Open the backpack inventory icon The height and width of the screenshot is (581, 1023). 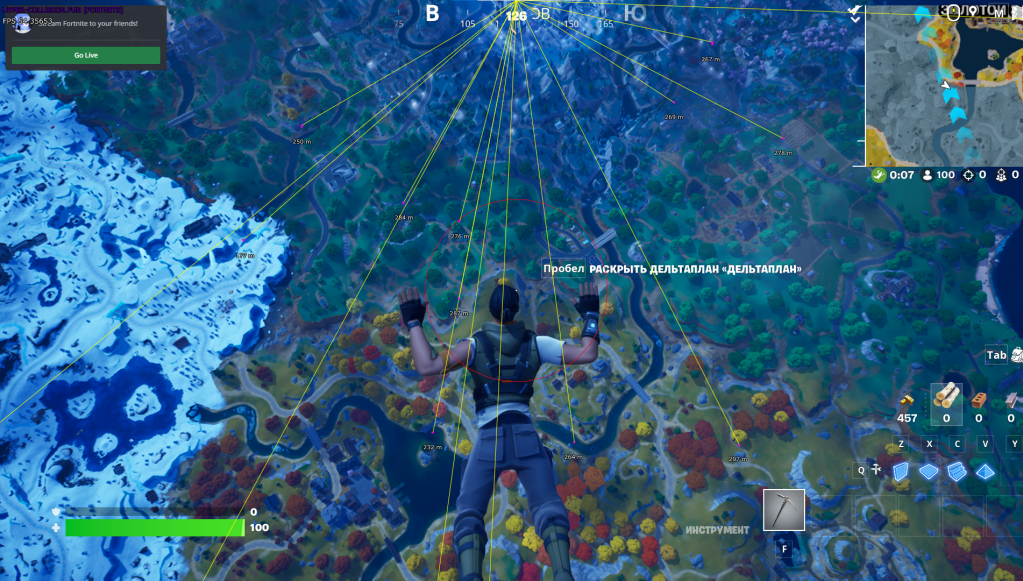pyautogui.click(x=1017, y=354)
